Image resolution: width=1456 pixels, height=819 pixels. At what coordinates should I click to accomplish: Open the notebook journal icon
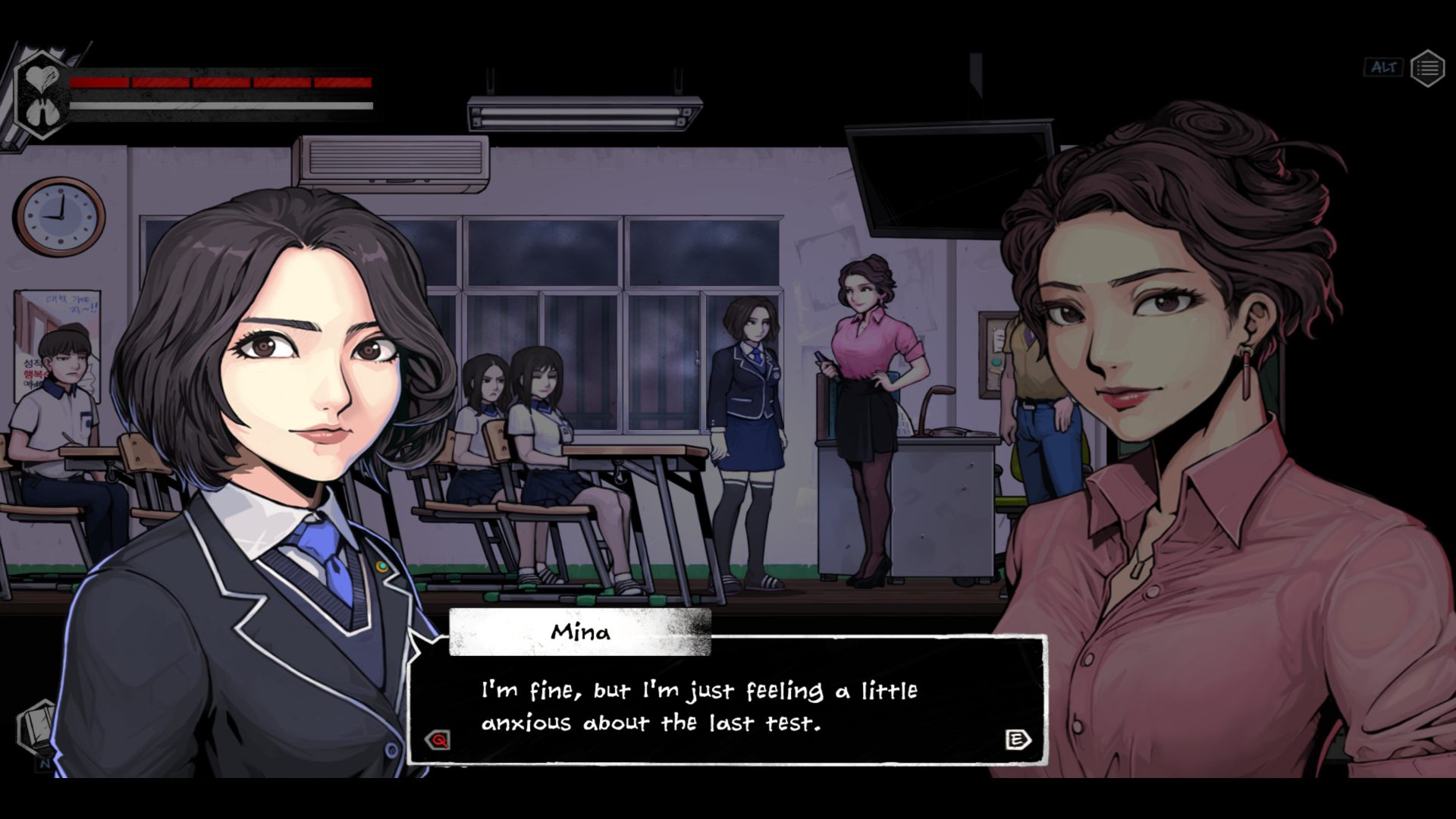point(36,728)
